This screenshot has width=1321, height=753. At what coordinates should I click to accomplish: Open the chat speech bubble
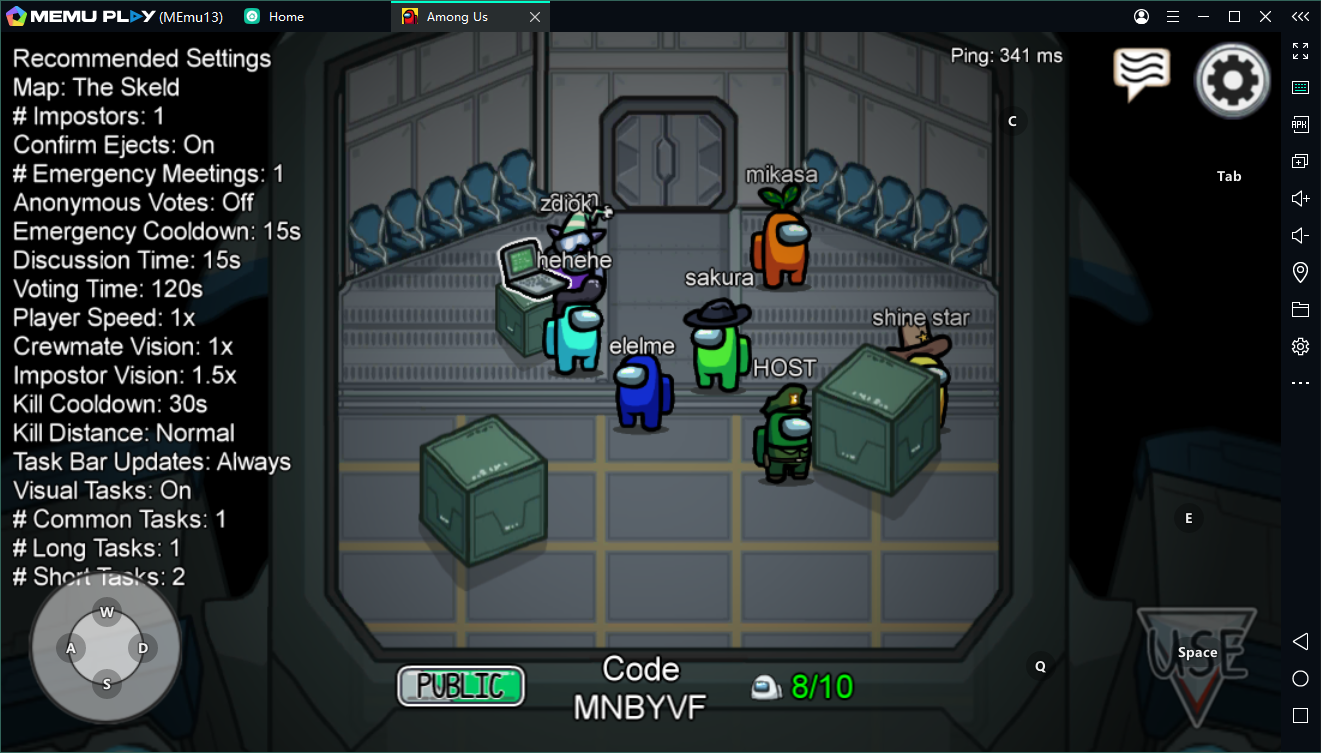point(1141,73)
